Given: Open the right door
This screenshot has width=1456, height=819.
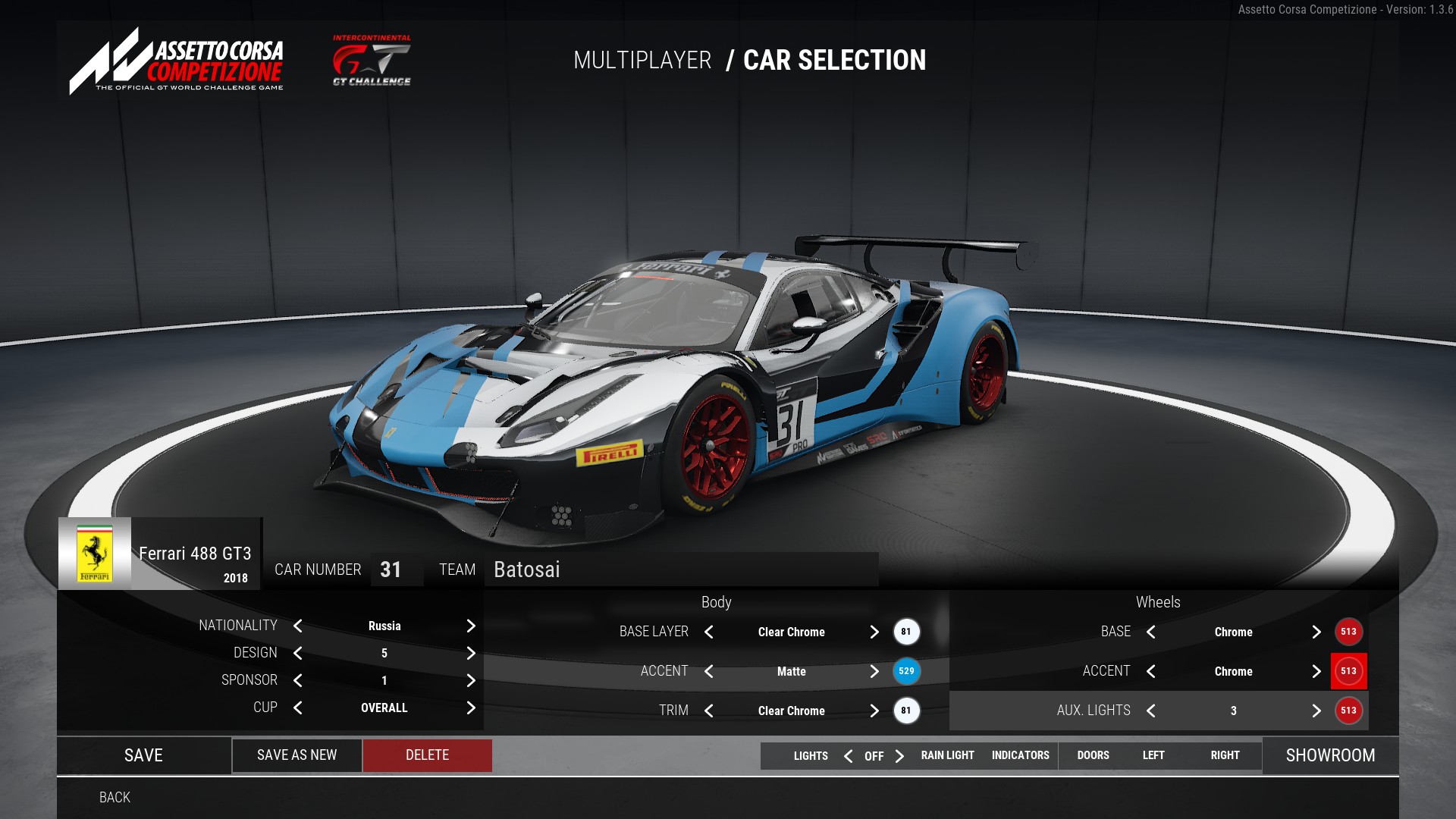Looking at the screenshot, I should 1225,755.
